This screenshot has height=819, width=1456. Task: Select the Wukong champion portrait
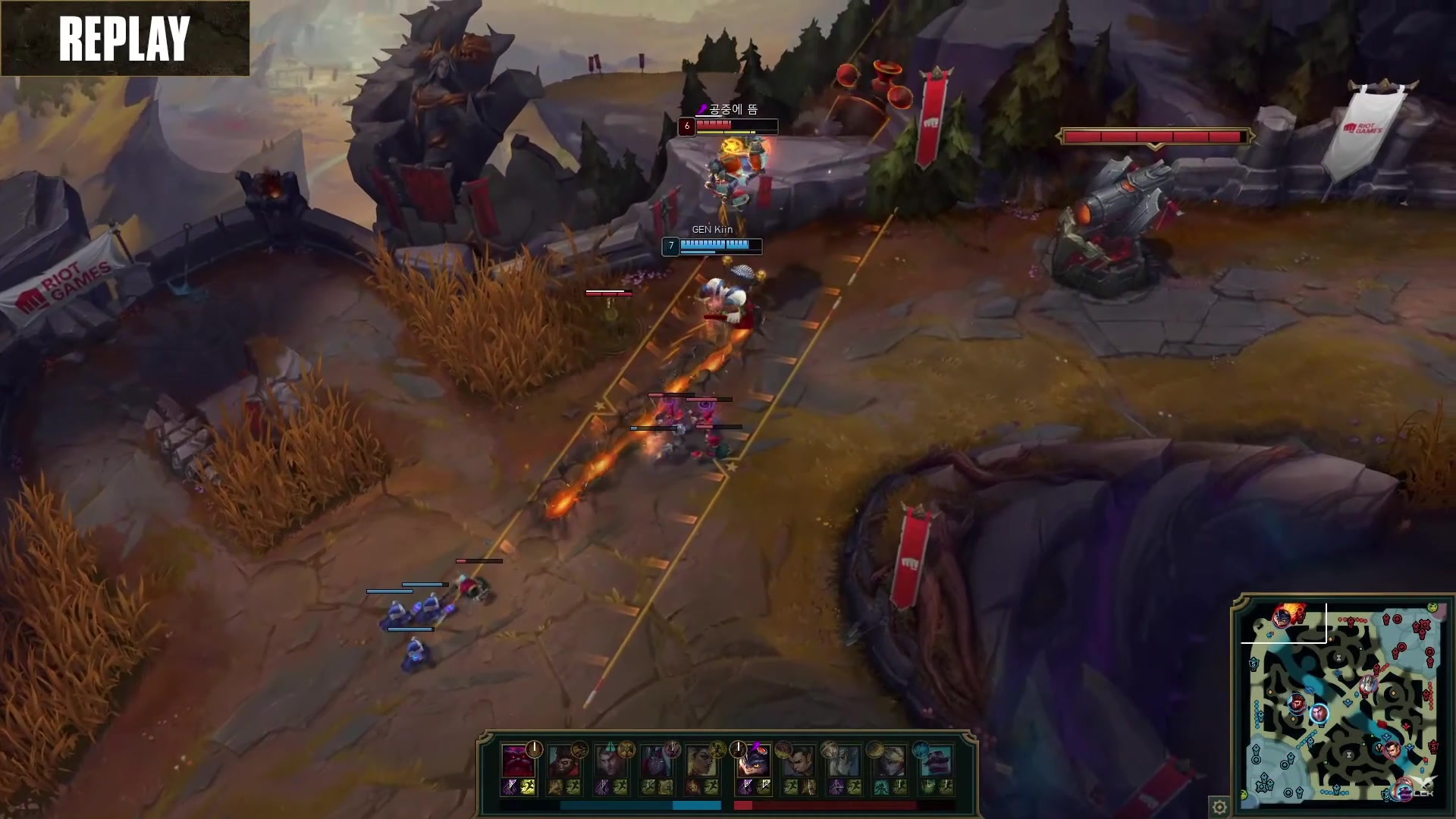click(x=563, y=761)
